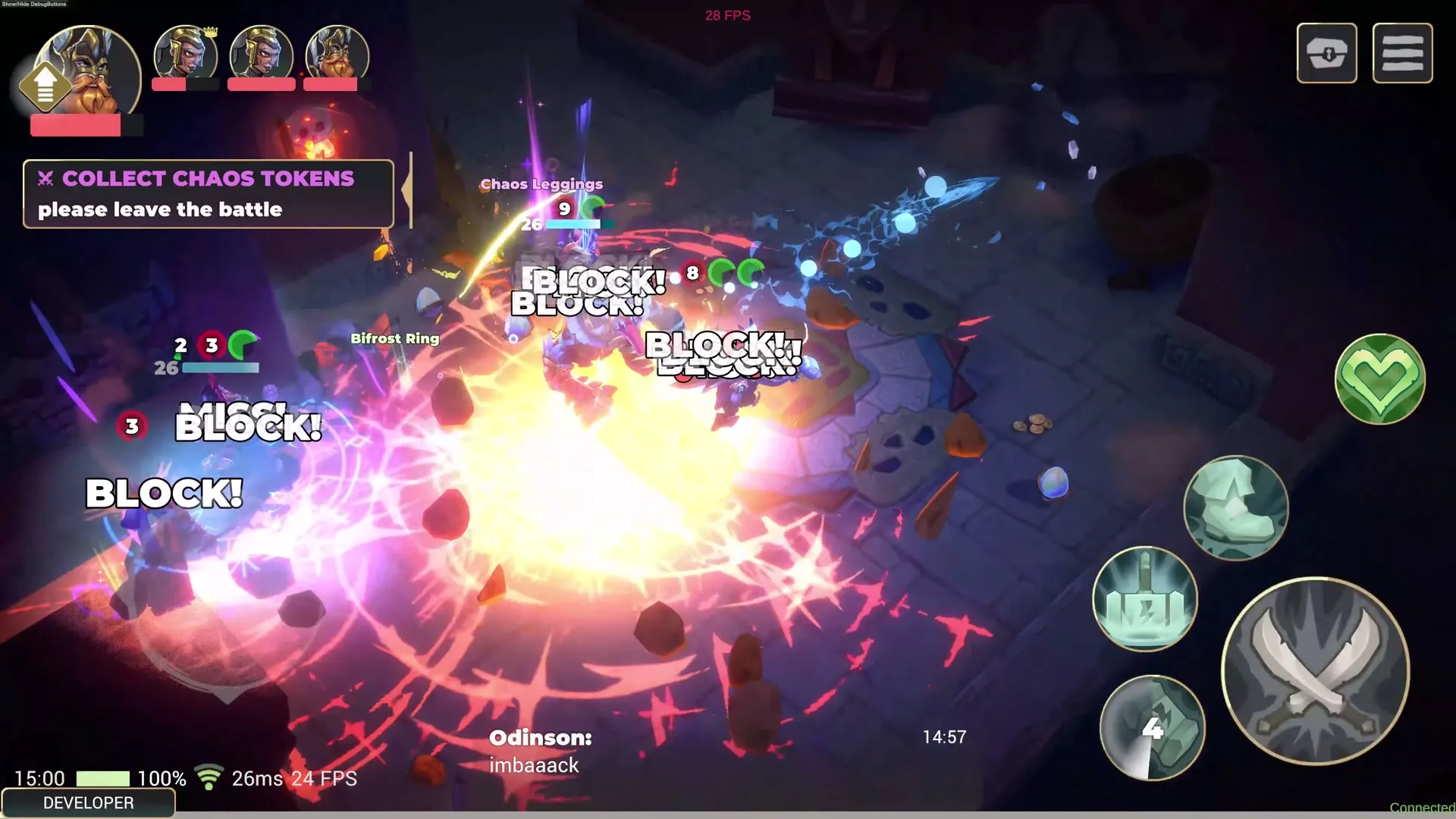The width and height of the screenshot is (1456, 819).
Task: Toggle Show/Hide DebugButtons in top-left corner
Action: (34, 5)
